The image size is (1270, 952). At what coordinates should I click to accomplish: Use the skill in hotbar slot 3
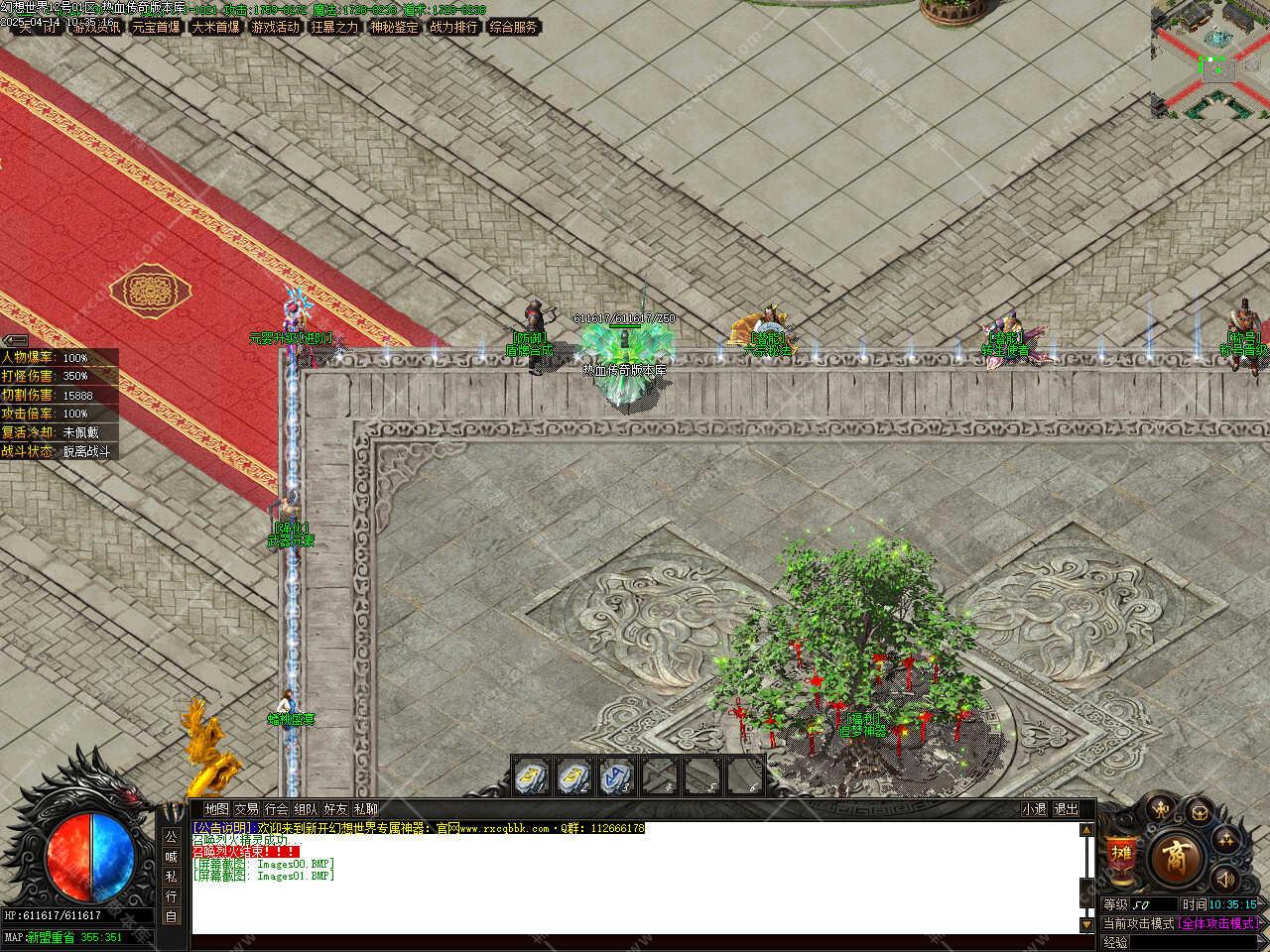coord(616,775)
